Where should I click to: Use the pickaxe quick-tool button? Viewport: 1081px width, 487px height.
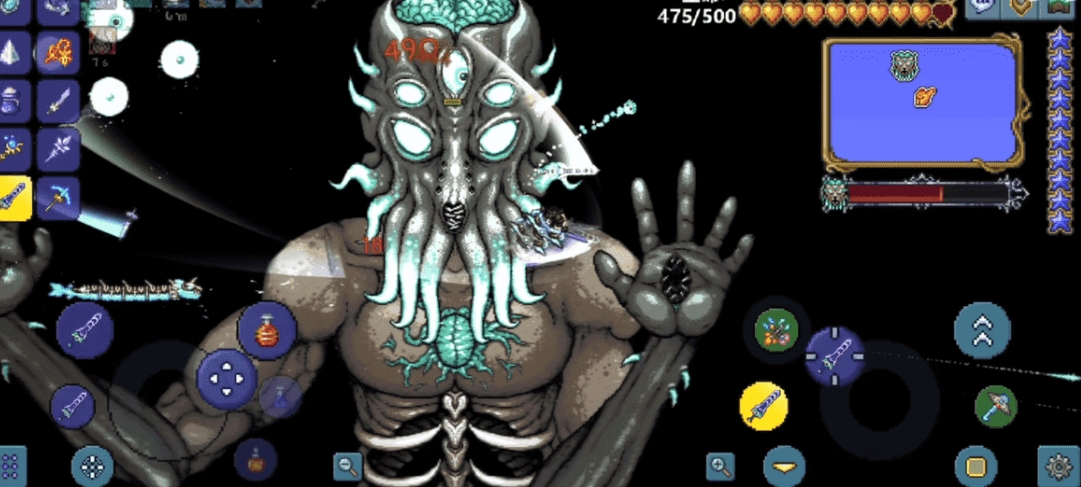click(995, 406)
